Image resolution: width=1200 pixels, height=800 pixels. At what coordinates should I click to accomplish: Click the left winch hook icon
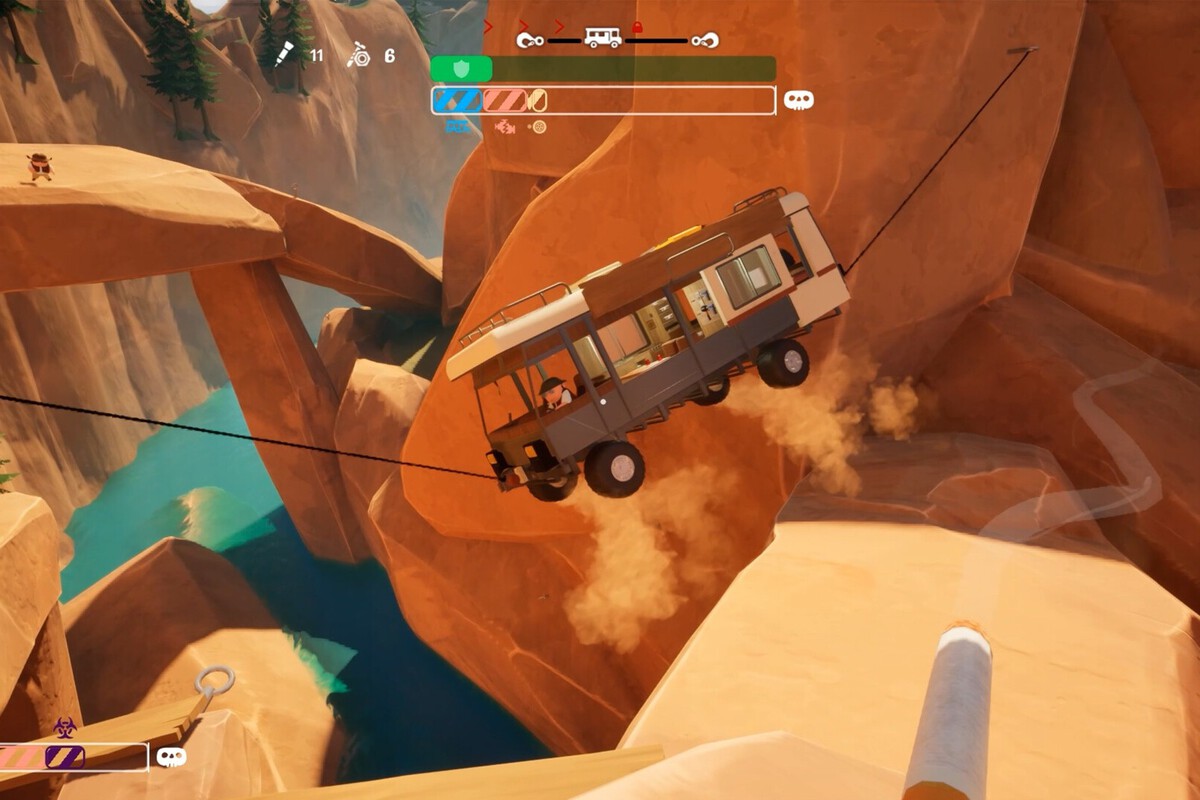pos(530,40)
